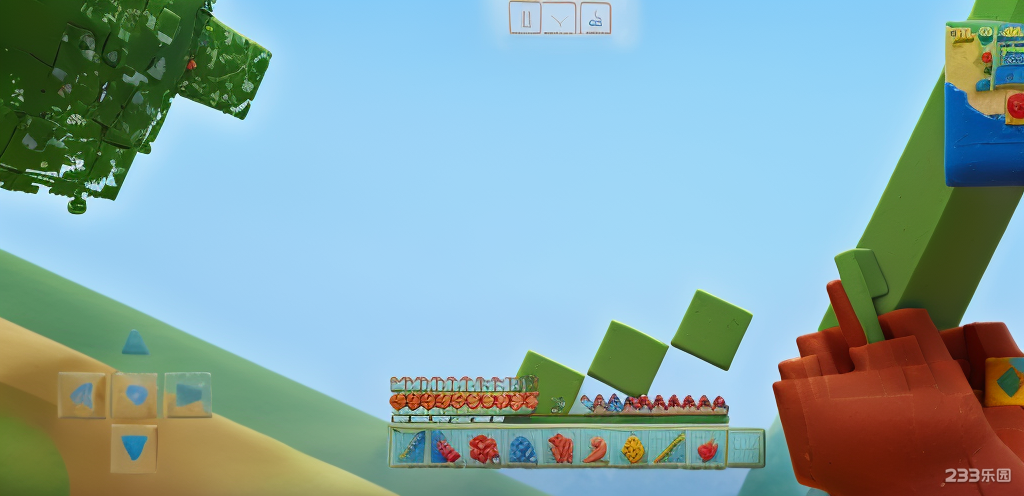
Task: Select the blue dome block hotbar slot
Action: pyautogui.click(x=522, y=448)
